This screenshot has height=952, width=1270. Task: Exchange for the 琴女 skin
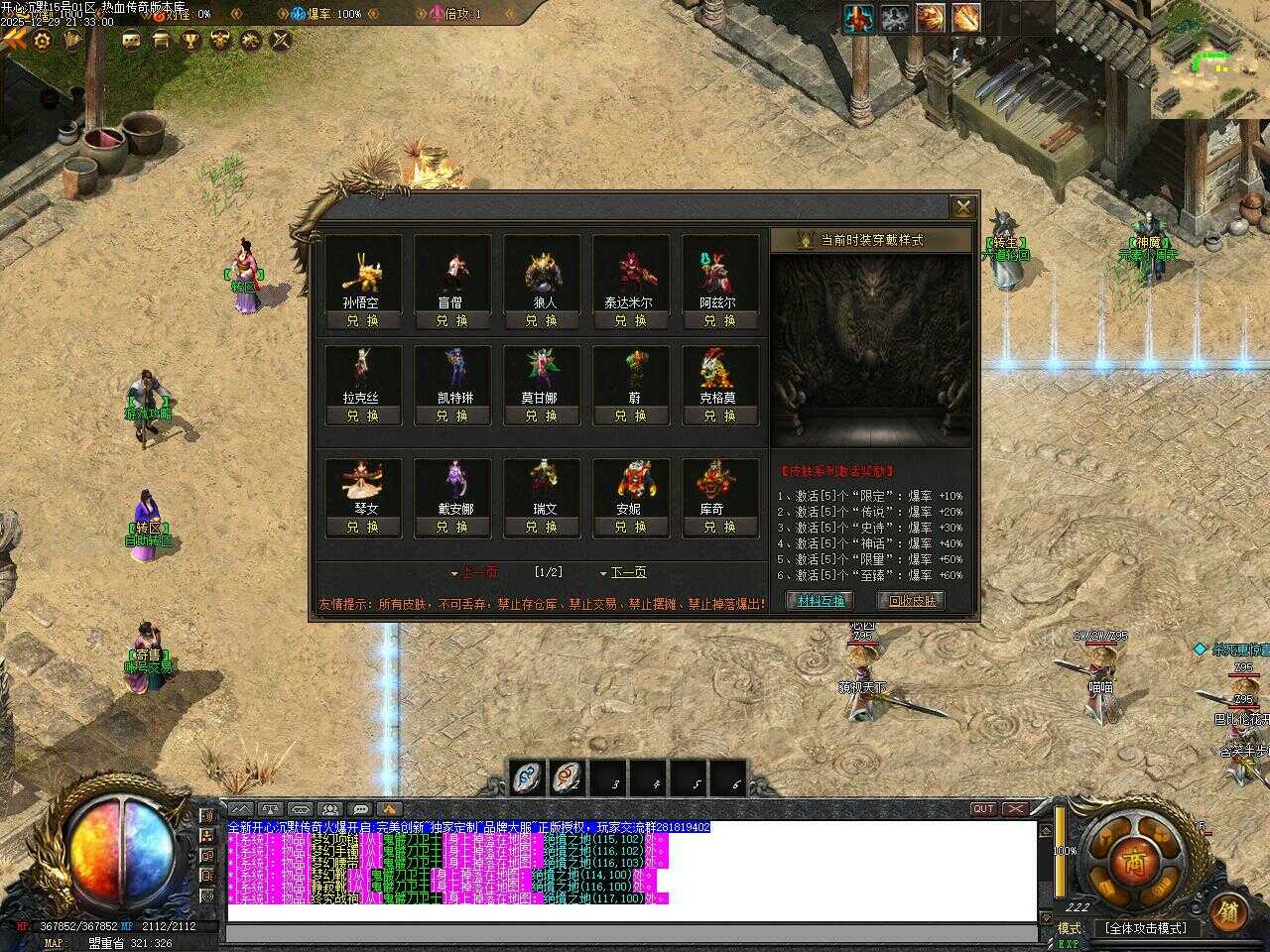click(362, 527)
